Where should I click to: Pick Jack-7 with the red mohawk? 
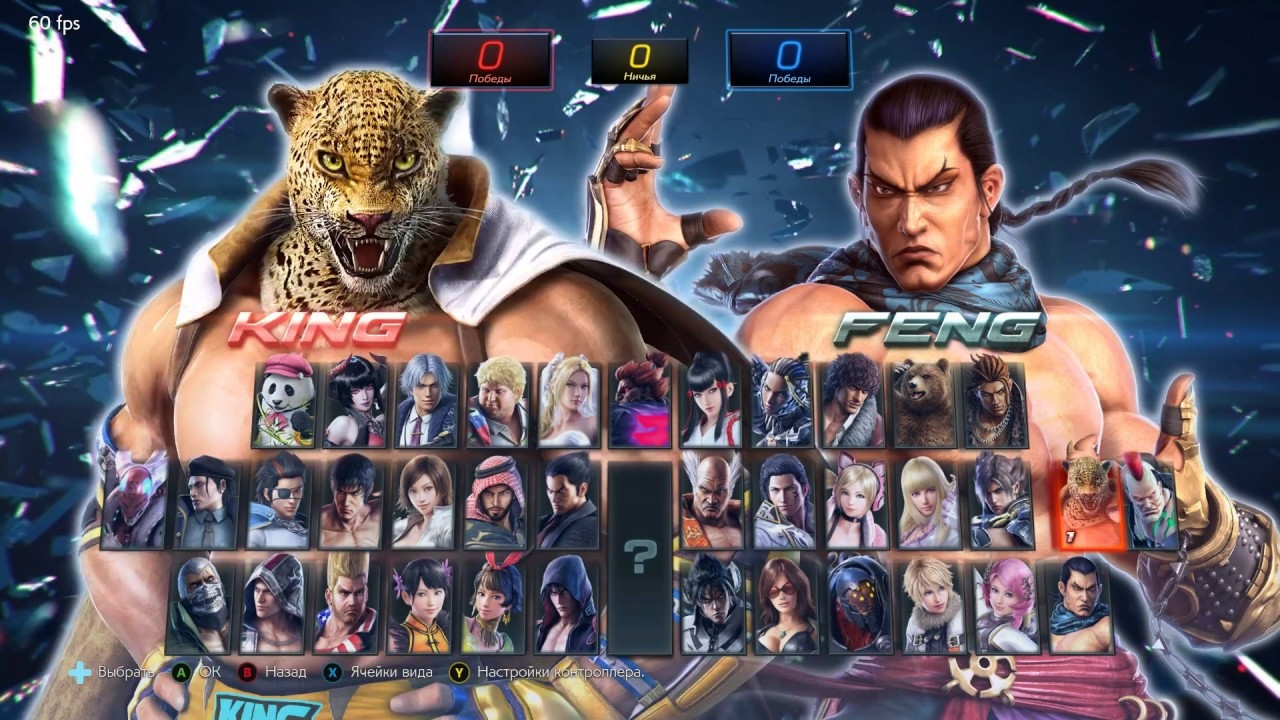tap(1150, 501)
